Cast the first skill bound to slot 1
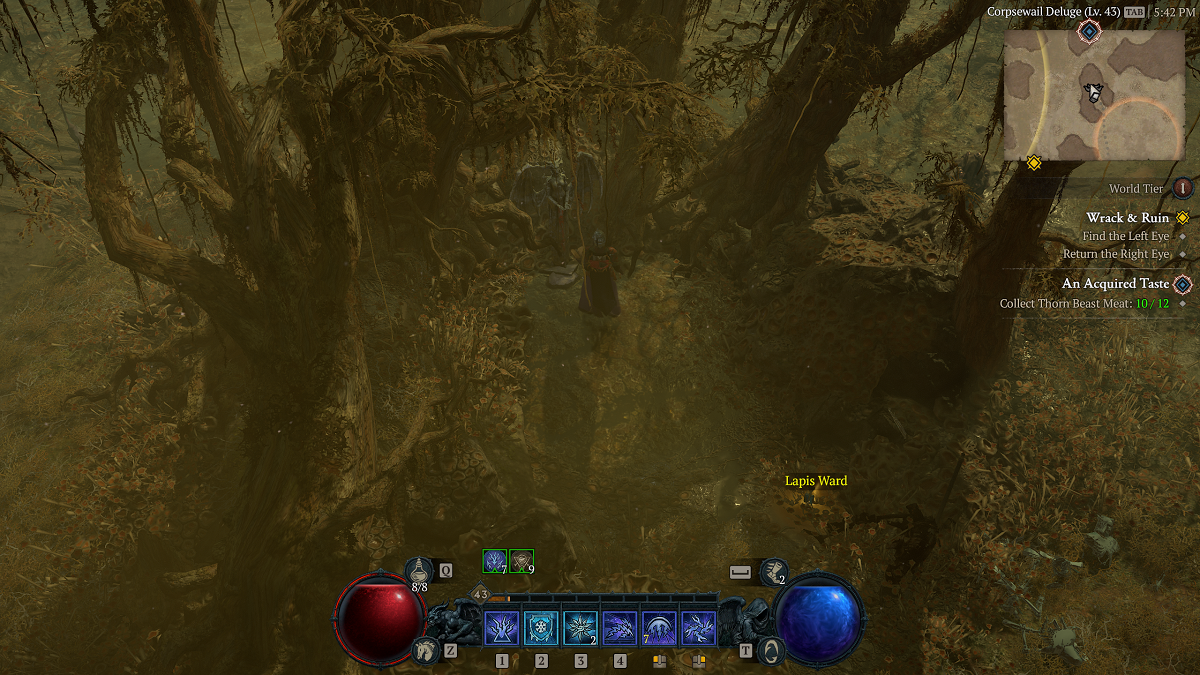This screenshot has width=1200, height=675. tap(501, 629)
